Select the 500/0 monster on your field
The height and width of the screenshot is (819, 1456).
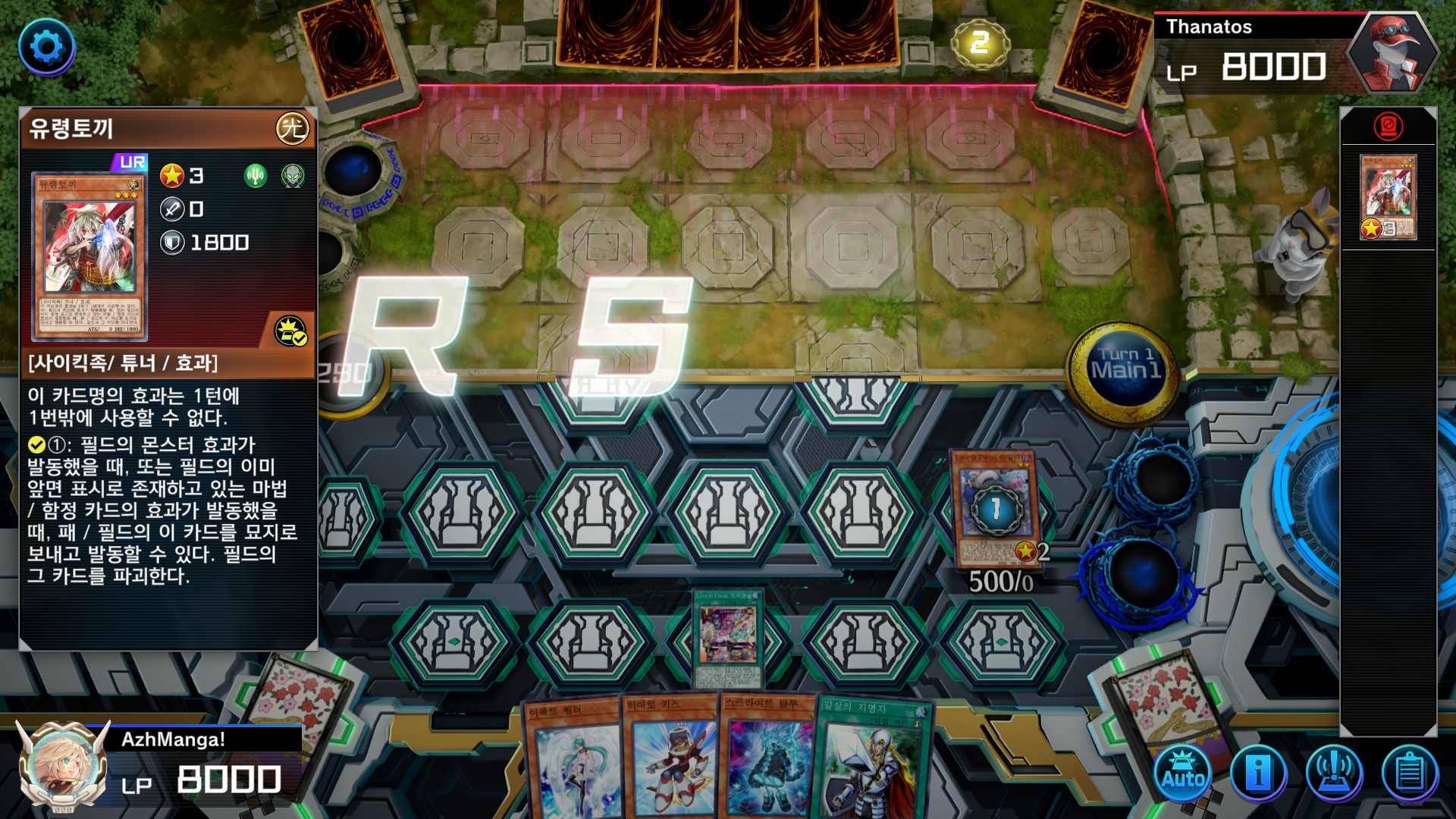click(x=995, y=508)
